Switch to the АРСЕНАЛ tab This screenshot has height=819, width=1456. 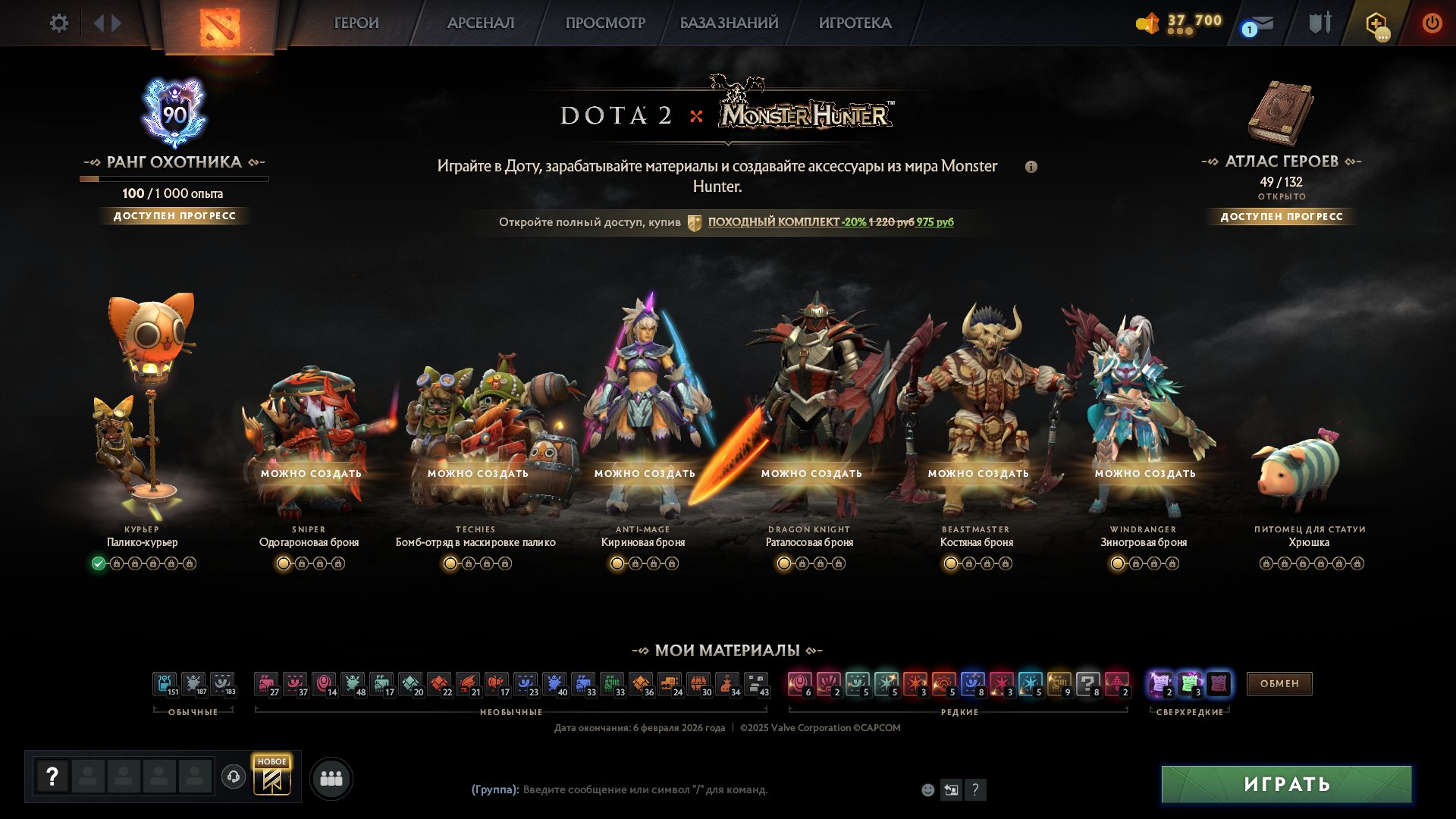[x=481, y=24]
